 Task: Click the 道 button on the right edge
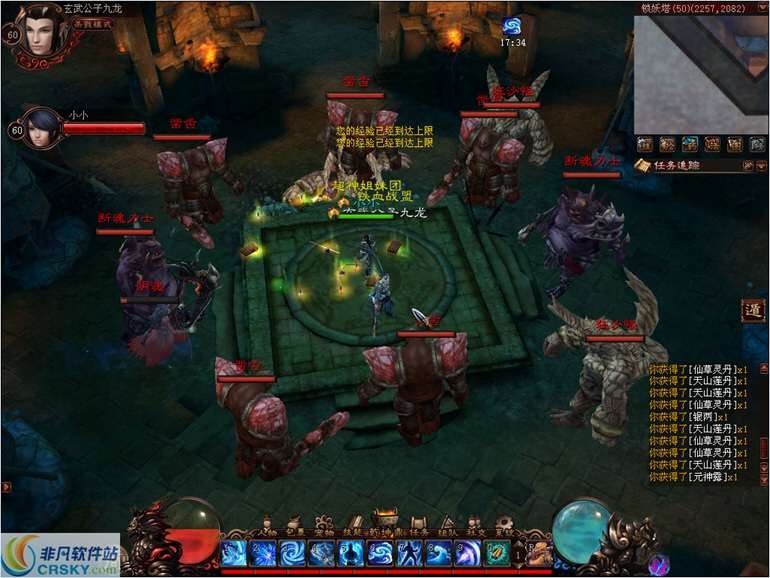[x=753, y=310]
